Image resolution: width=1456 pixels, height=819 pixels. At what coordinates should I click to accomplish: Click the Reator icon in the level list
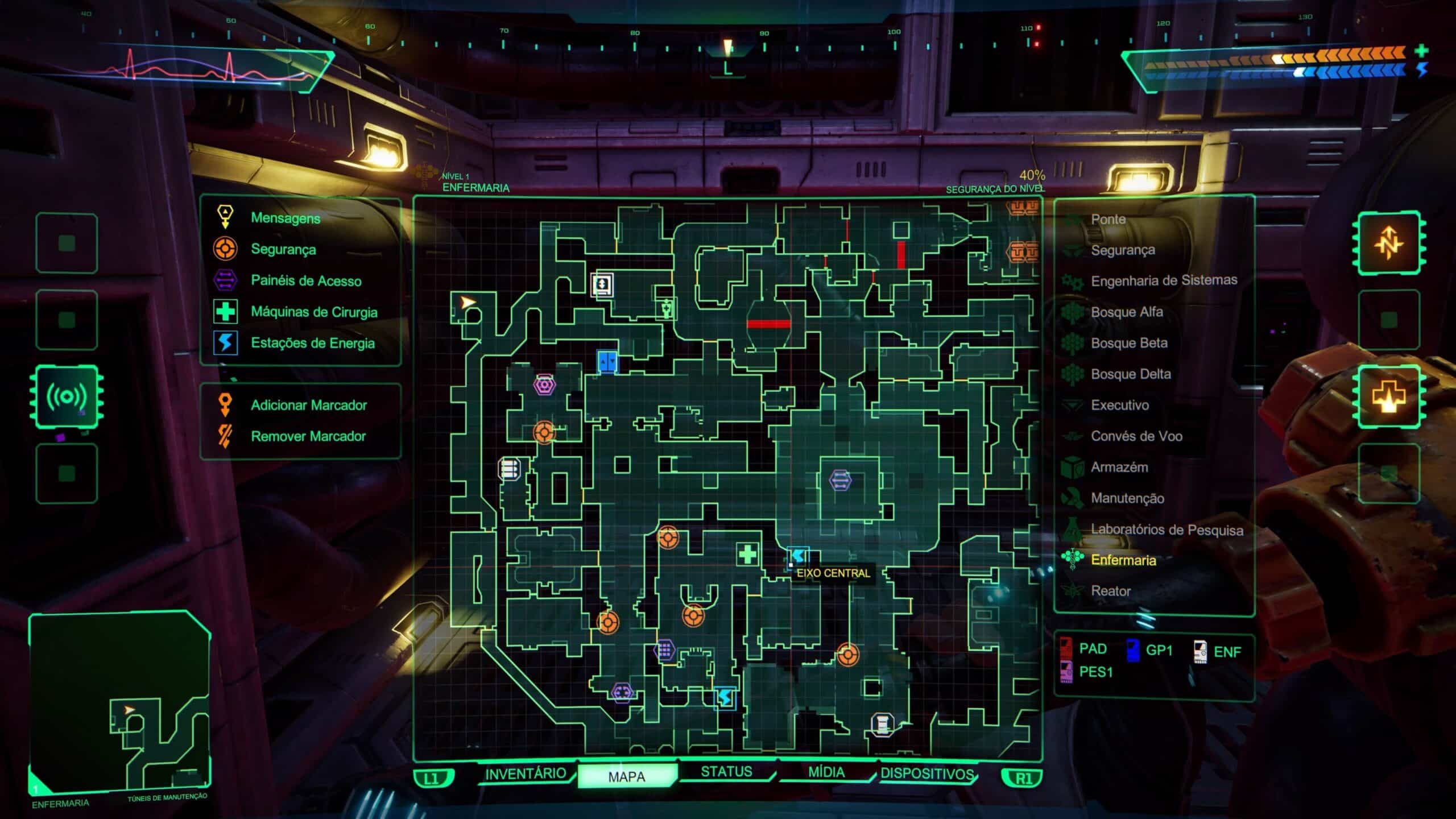1072,591
